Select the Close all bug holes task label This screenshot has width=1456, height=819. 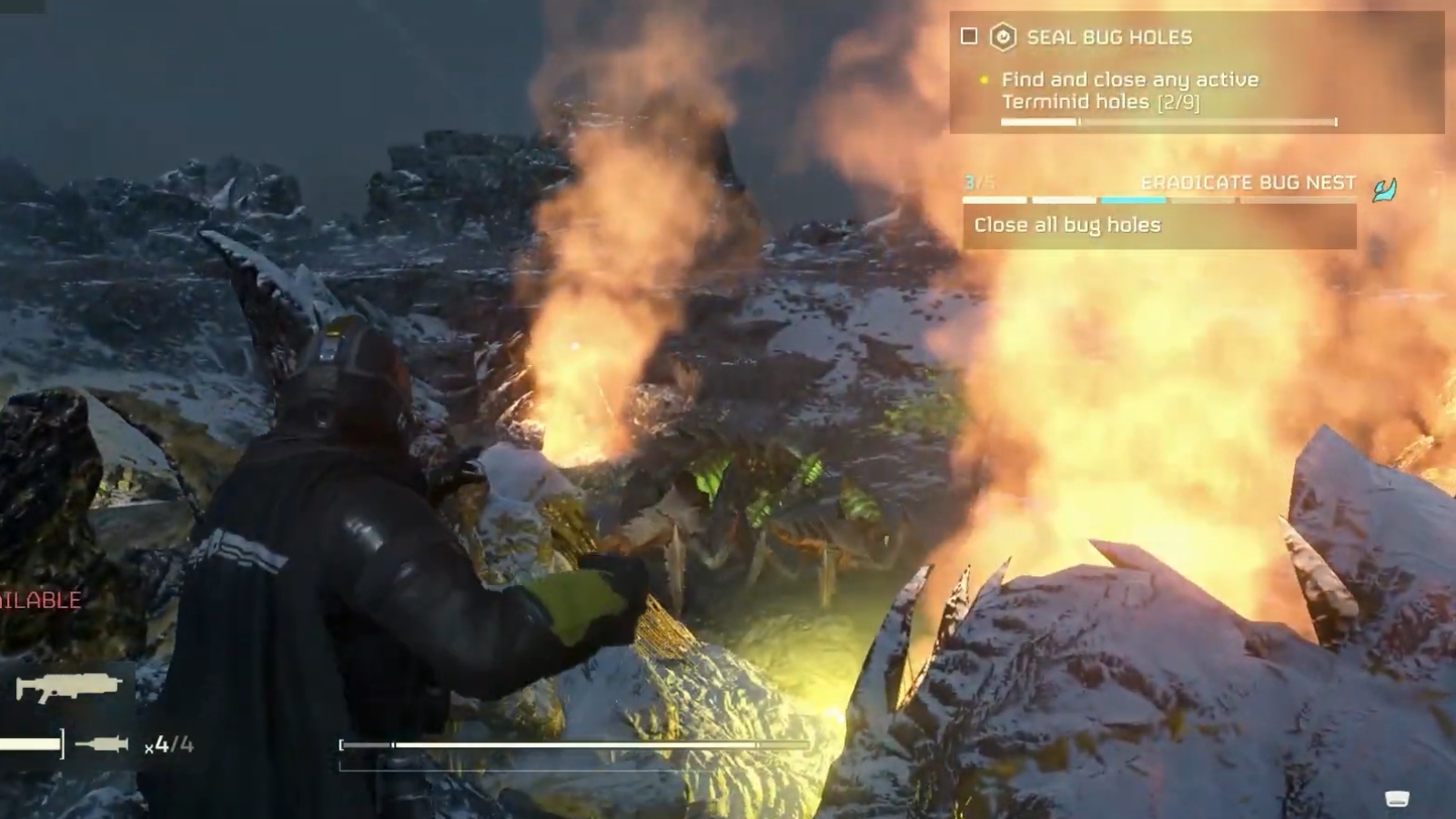pyautogui.click(x=1067, y=224)
